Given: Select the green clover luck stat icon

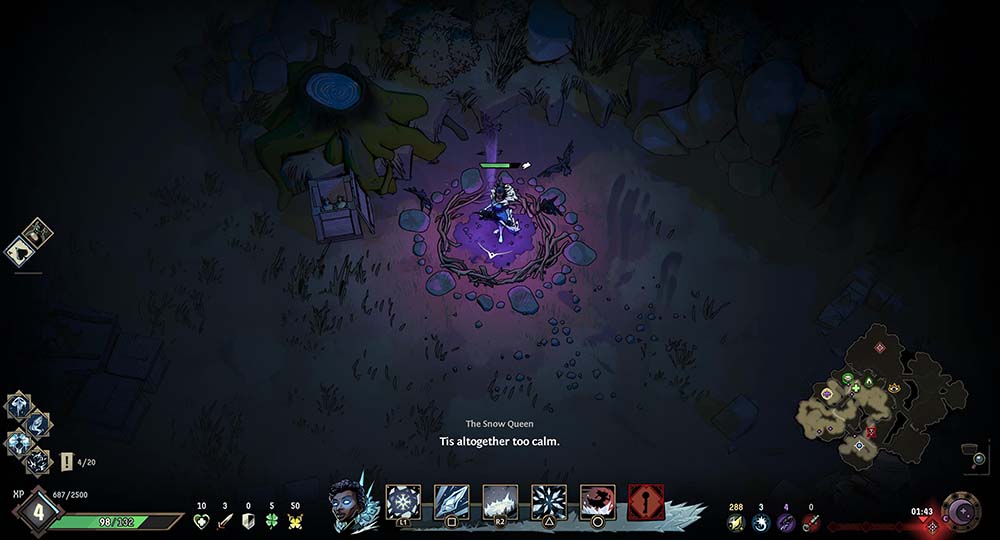Looking at the screenshot, I should tap(272, 521).
